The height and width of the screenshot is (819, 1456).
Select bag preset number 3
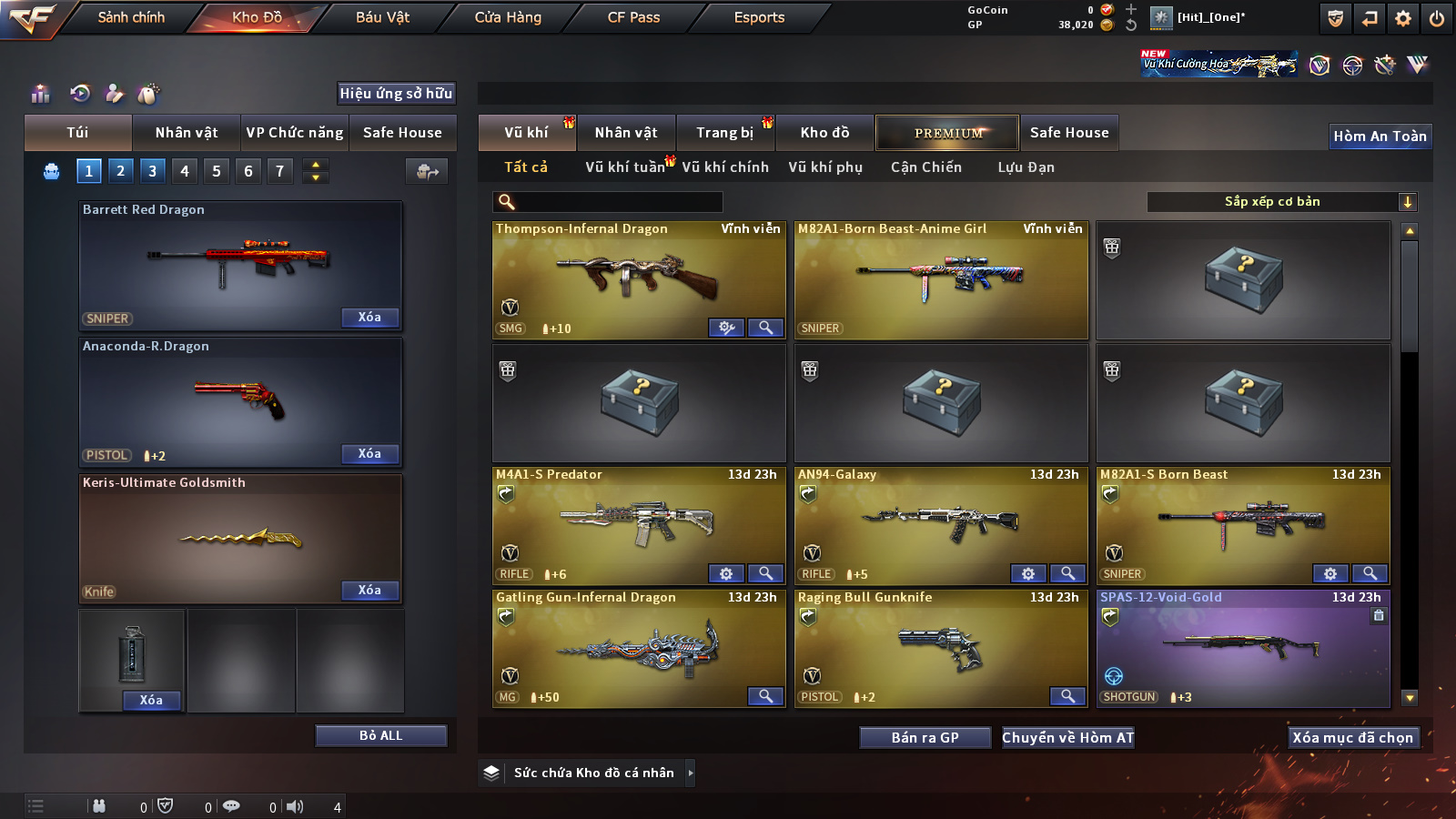click(152, 171)
